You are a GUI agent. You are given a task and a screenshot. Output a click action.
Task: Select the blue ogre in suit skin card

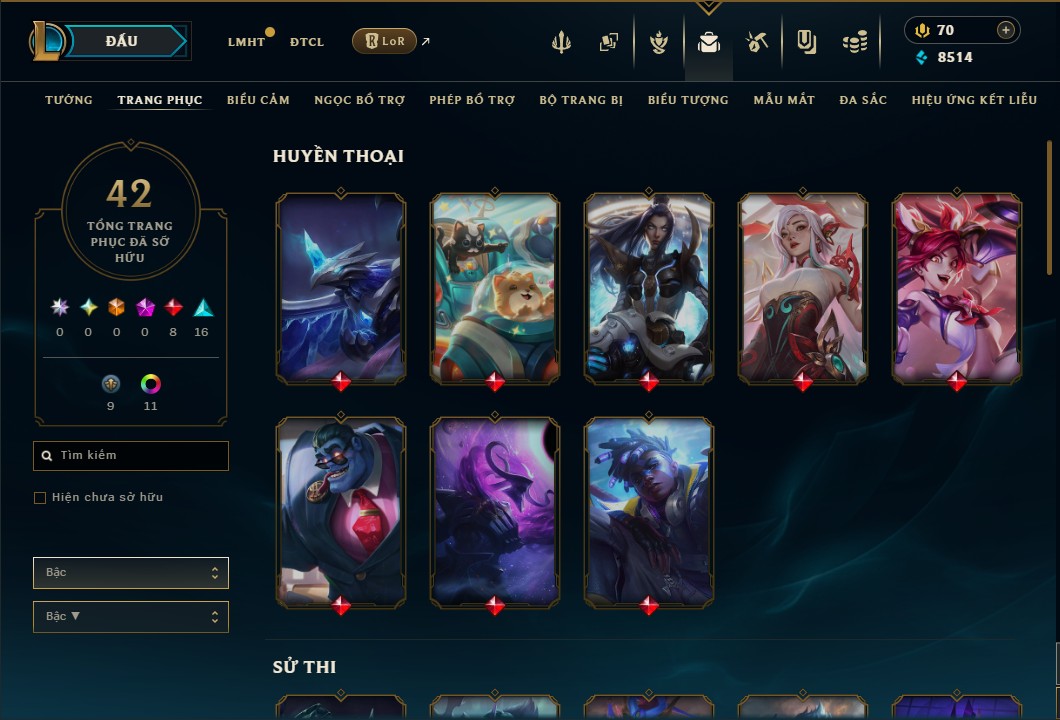(x=341, y=510)
